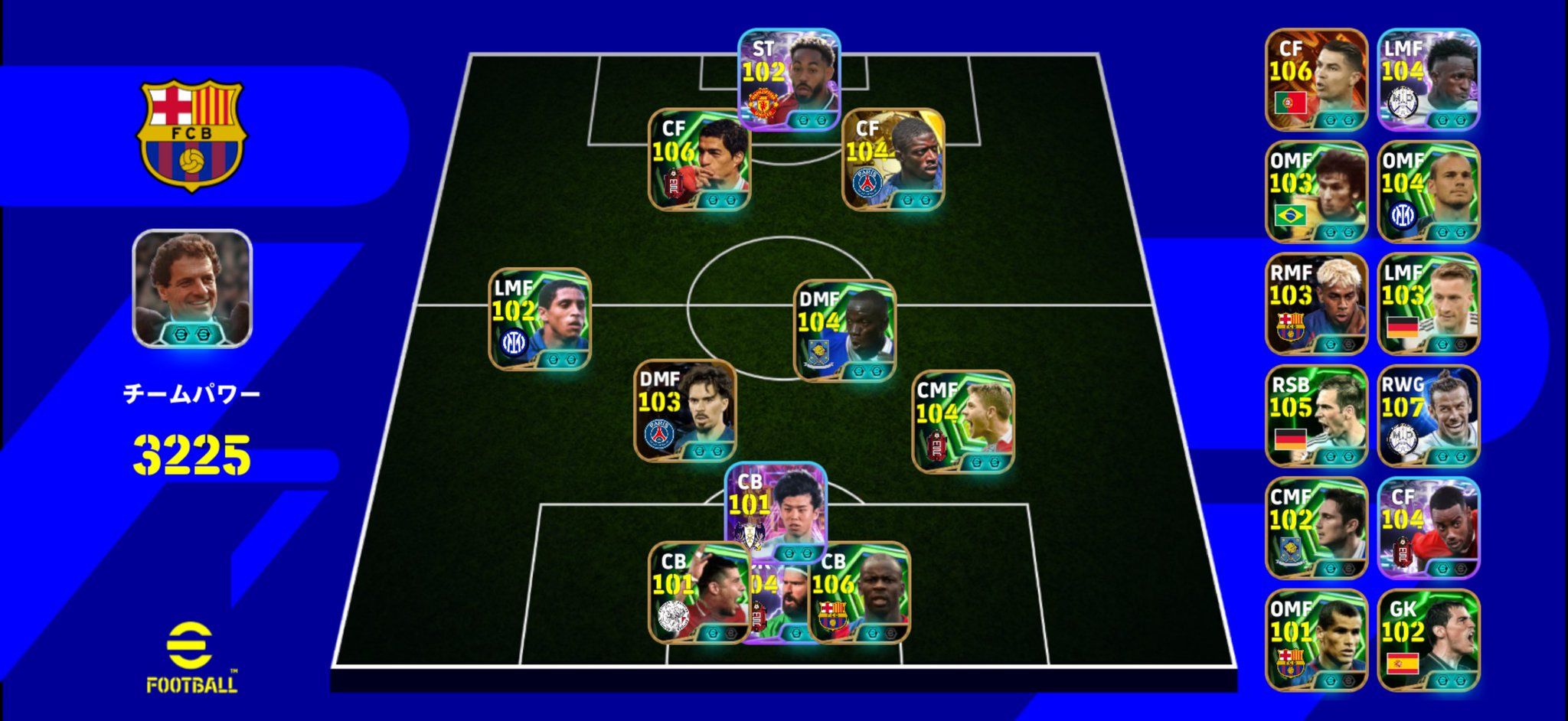Select the GK 102 Spain substitute card
The width and height of the screenshot is (1568, 721).
pyautogui.click(x=1429, y=640)
